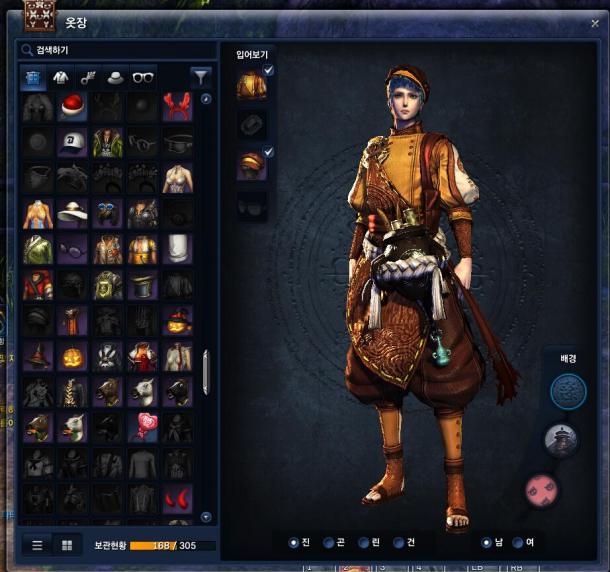
Task: Select the red Santa hat item
Action: [73, 108]
